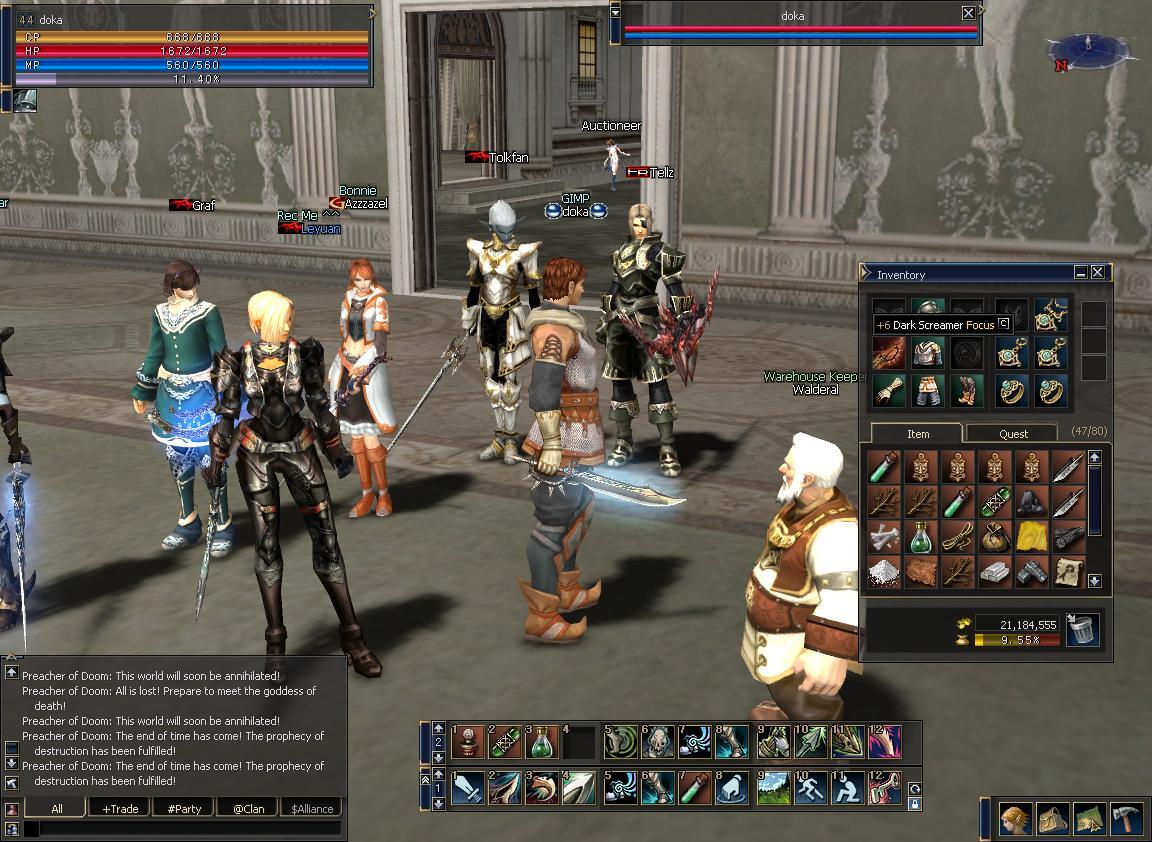
Task: Use the key skill in hotbar slot 12
Action: tap(885, 788)
